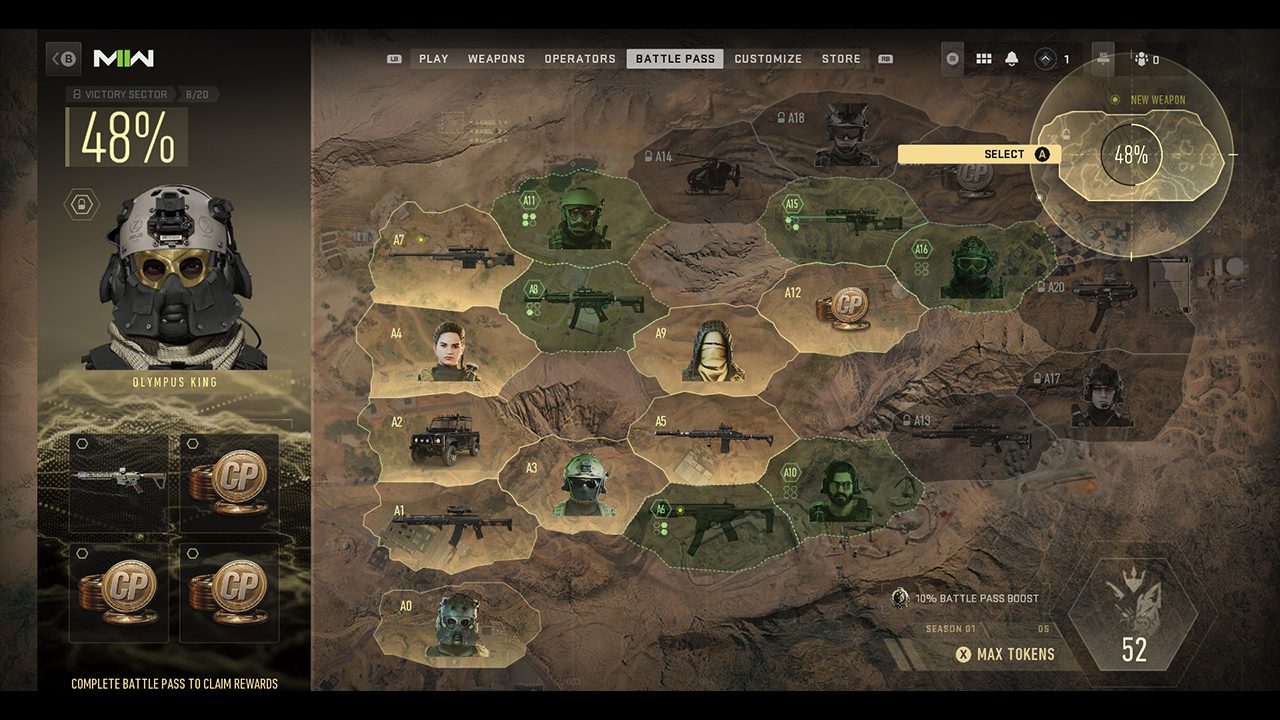Select sector A4 female operator tile
1280x720 pixels.
[x=448, y=352]
